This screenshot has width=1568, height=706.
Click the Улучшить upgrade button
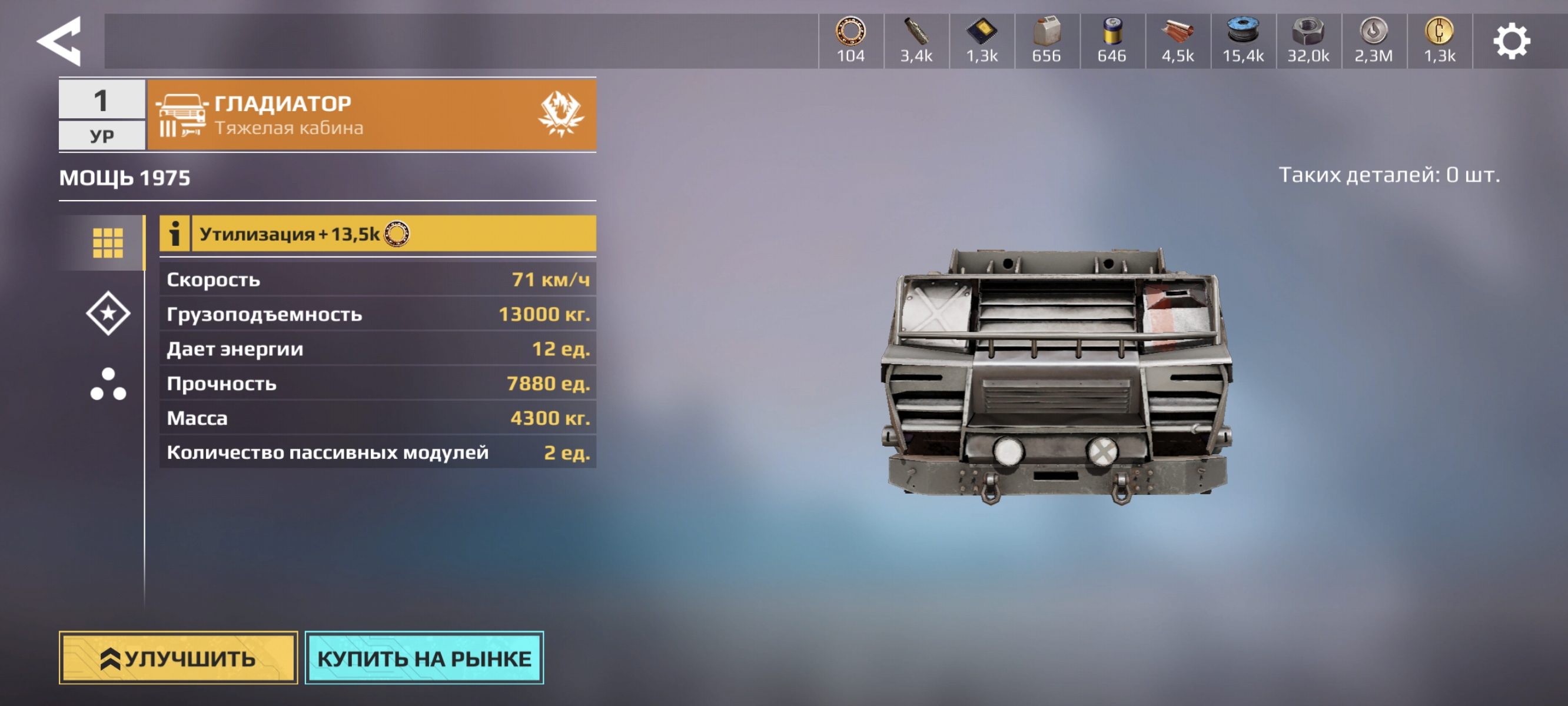pos(178,658)
